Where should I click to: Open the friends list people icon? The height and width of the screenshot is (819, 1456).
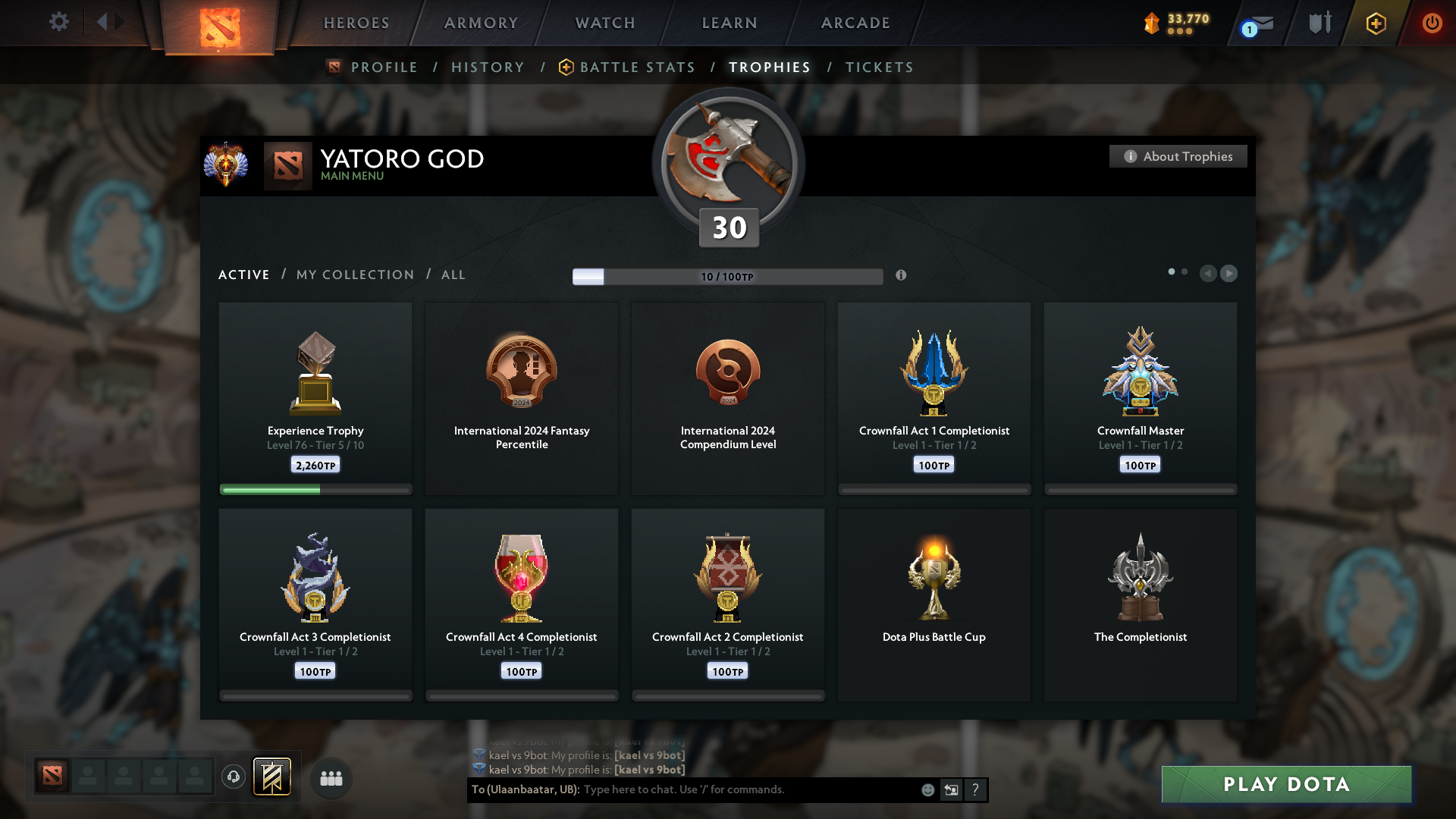(331, 778)
